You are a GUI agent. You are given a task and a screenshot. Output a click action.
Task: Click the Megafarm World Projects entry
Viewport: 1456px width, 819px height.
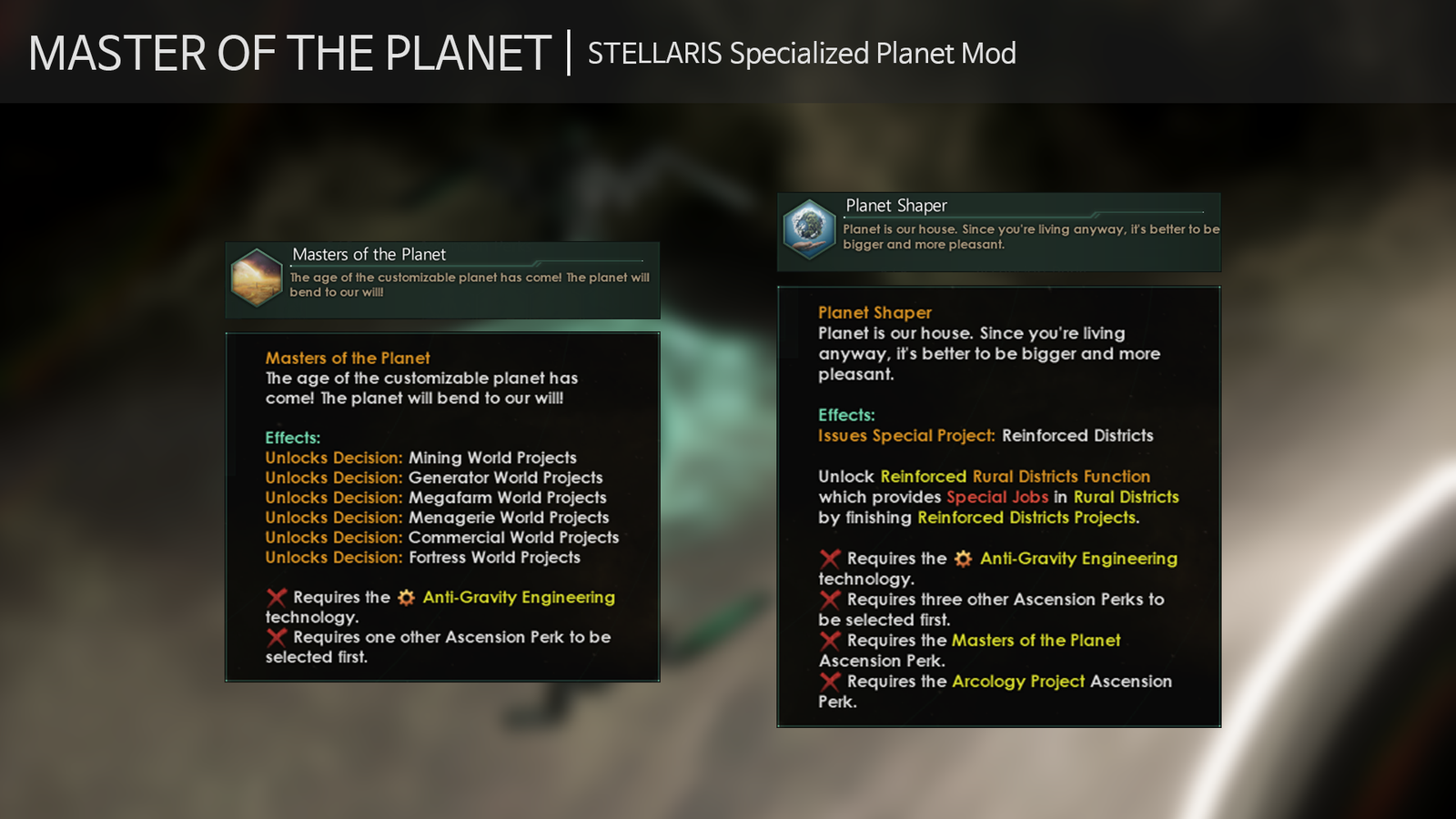point(506,498)
